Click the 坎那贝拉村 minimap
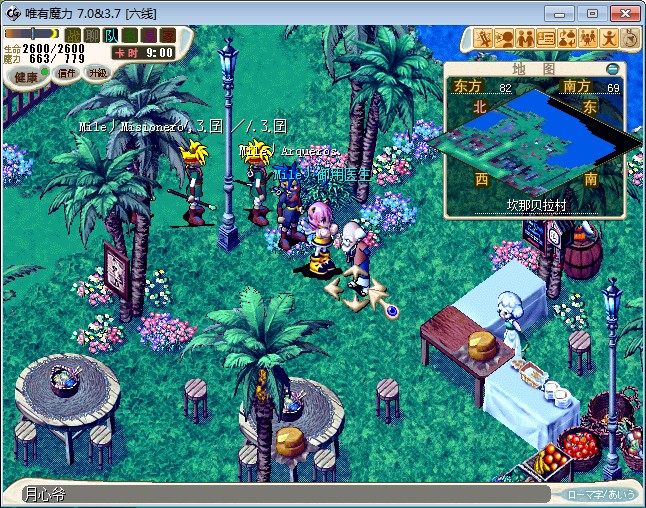This screenshot has height=508, width=646. pos(535,145)
